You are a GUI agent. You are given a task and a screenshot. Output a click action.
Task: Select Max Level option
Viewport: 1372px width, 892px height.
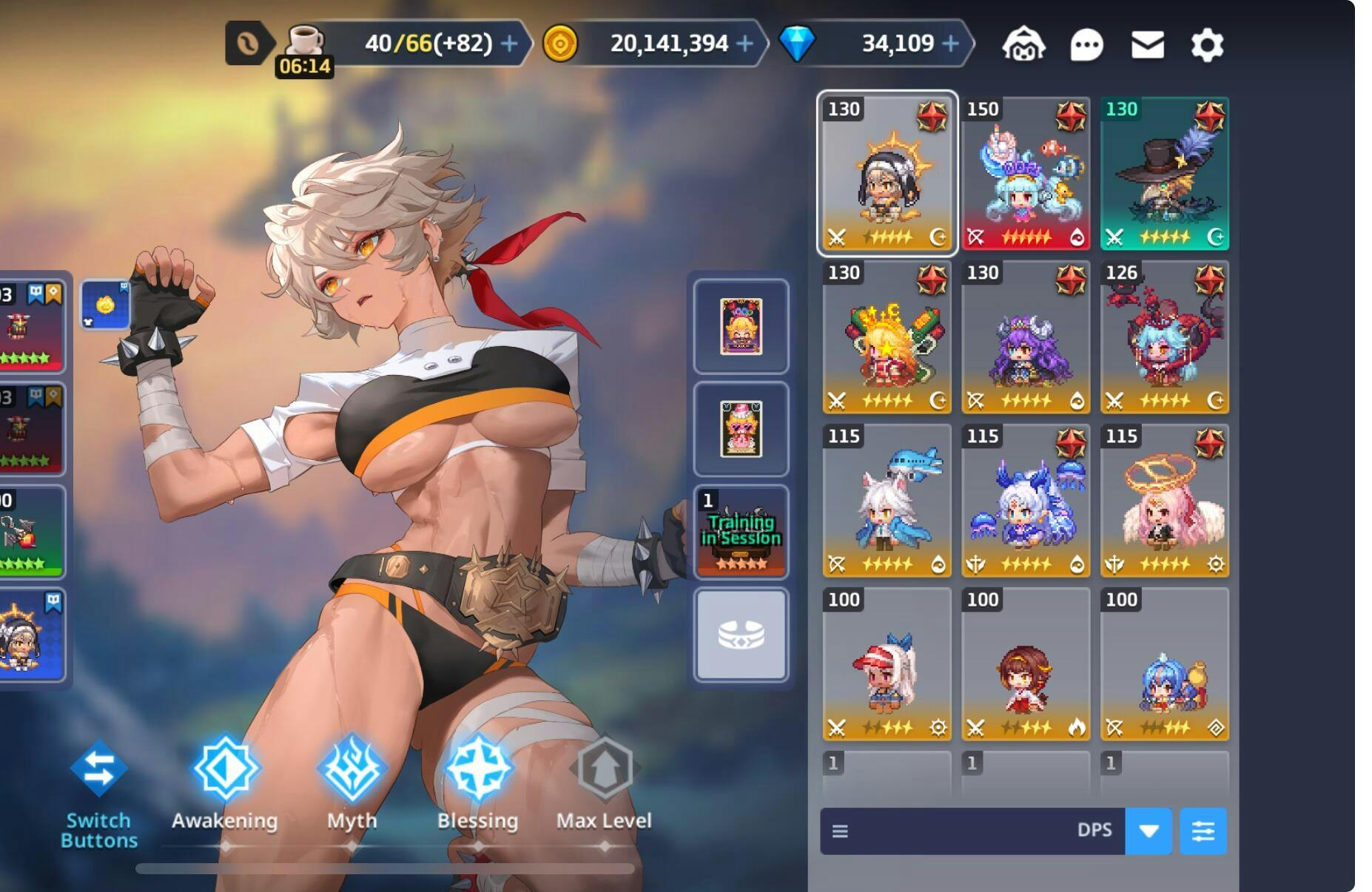pyautogui.click(x=604, y=784)
